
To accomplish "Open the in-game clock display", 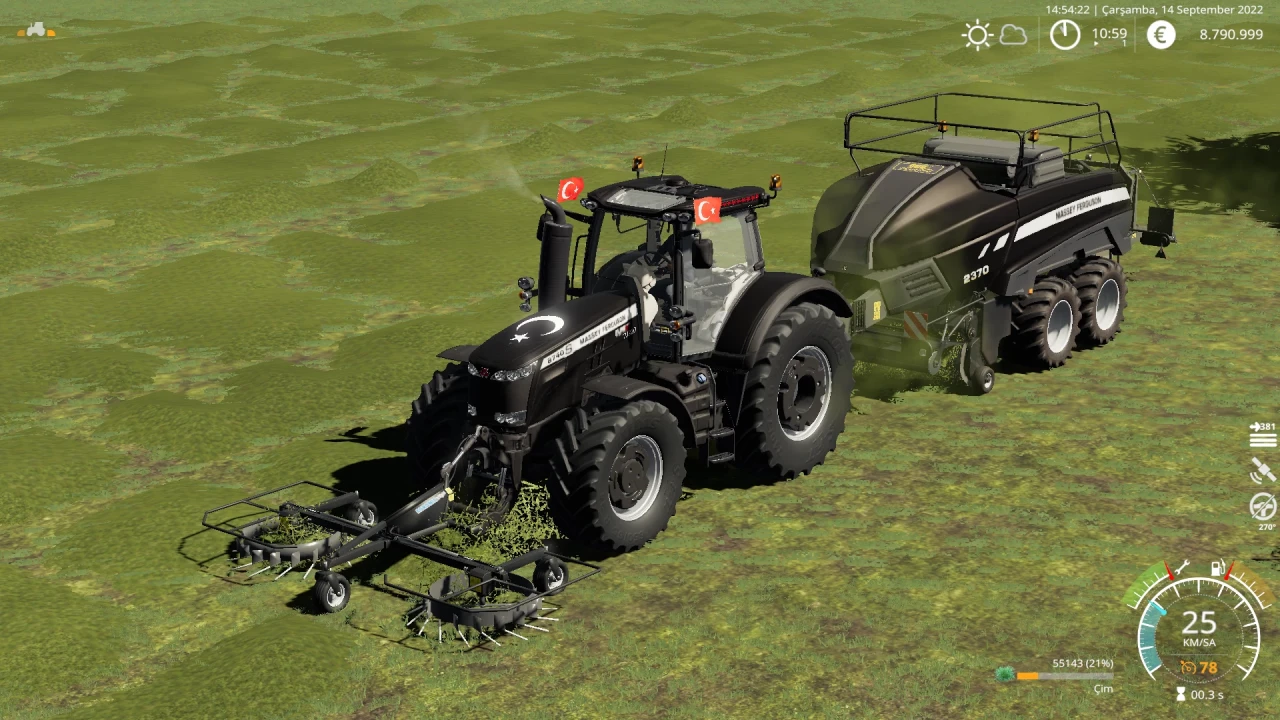I will point(1065,35).
